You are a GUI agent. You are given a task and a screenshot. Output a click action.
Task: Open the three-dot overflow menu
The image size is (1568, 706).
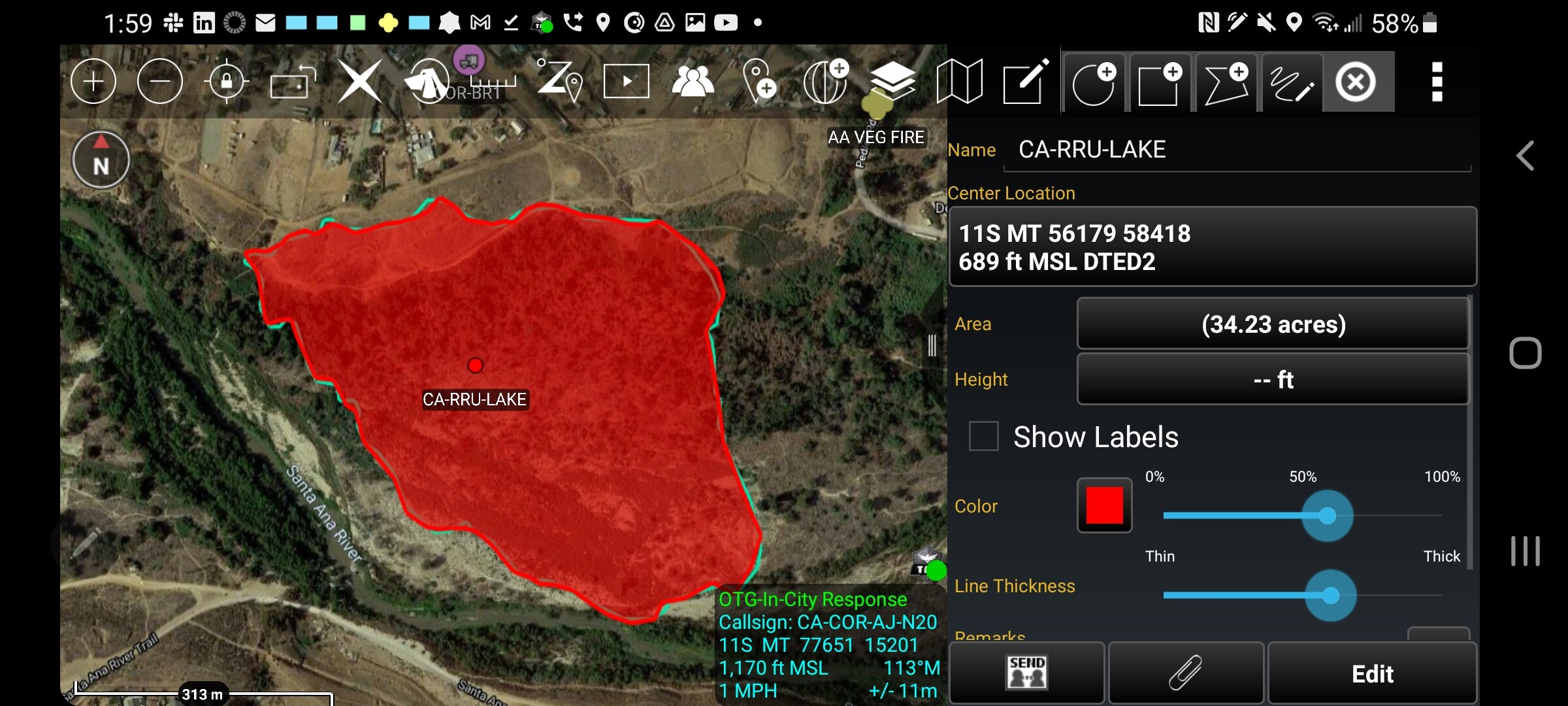1437,82
